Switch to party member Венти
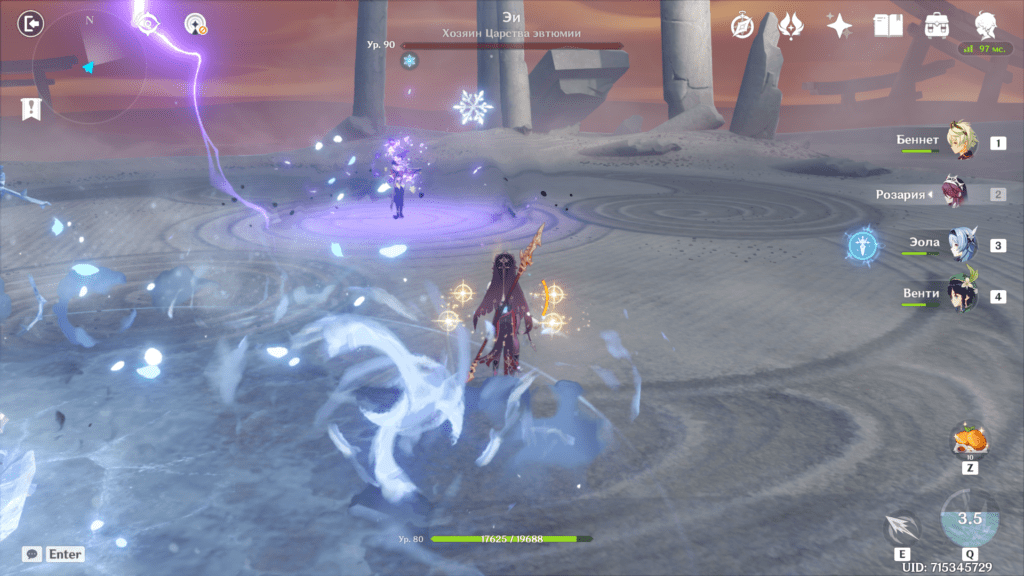 (x=962, y=295)
